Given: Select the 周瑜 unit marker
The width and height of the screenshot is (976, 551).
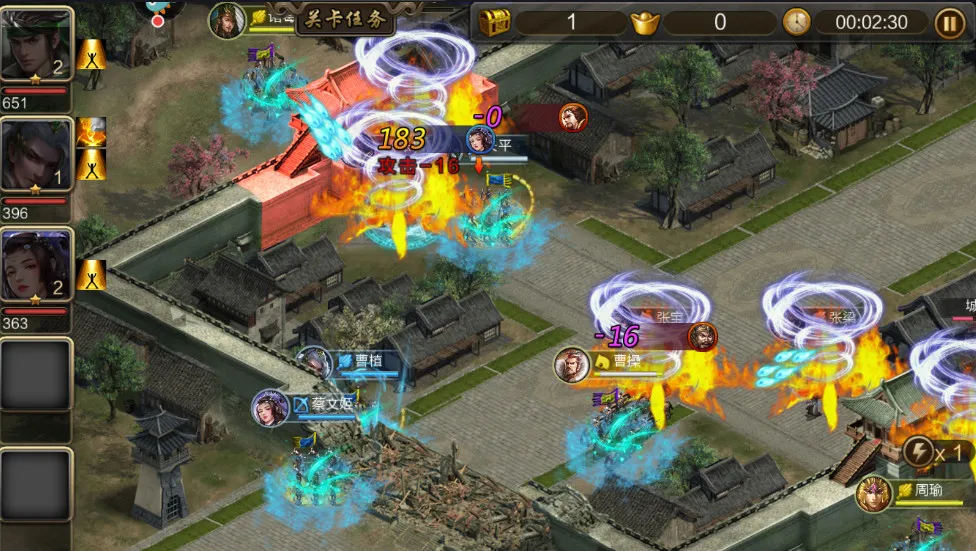Looking at the screenshot, I should click(x=874, y=493).
